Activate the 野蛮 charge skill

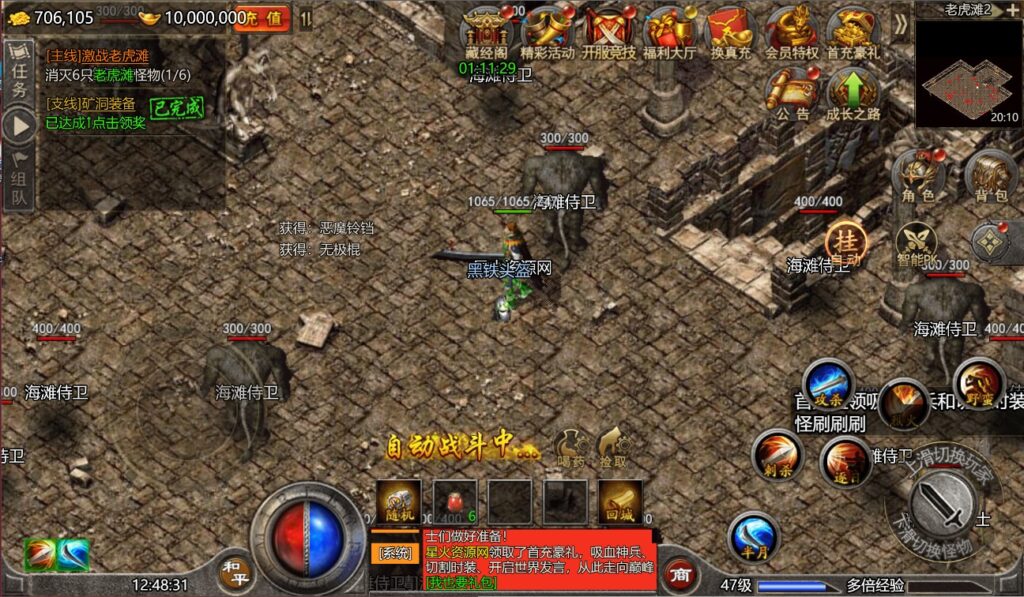click(x=978, y=381)
